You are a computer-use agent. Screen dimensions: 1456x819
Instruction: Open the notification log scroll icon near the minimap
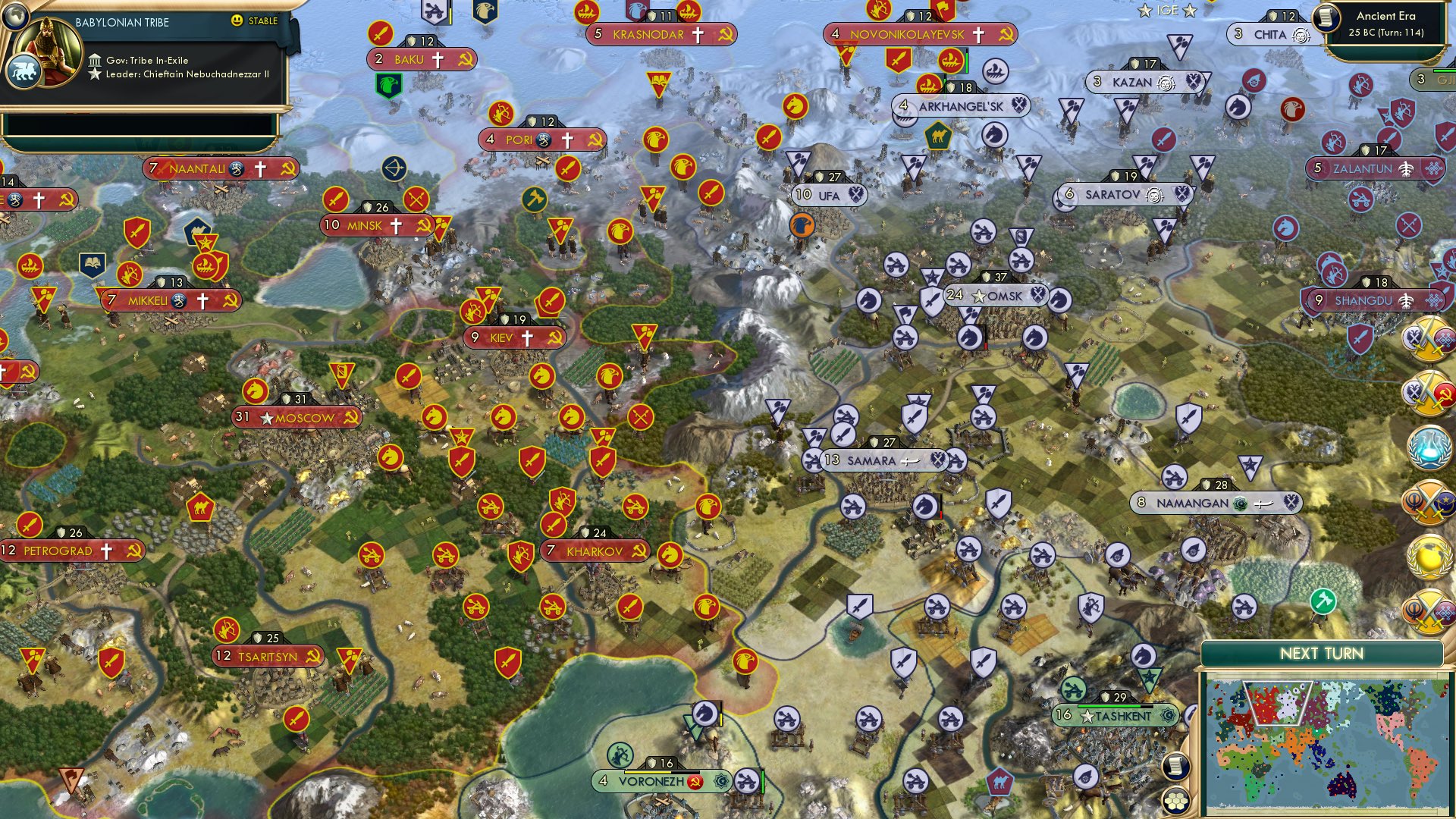(x=1175, y=766)
